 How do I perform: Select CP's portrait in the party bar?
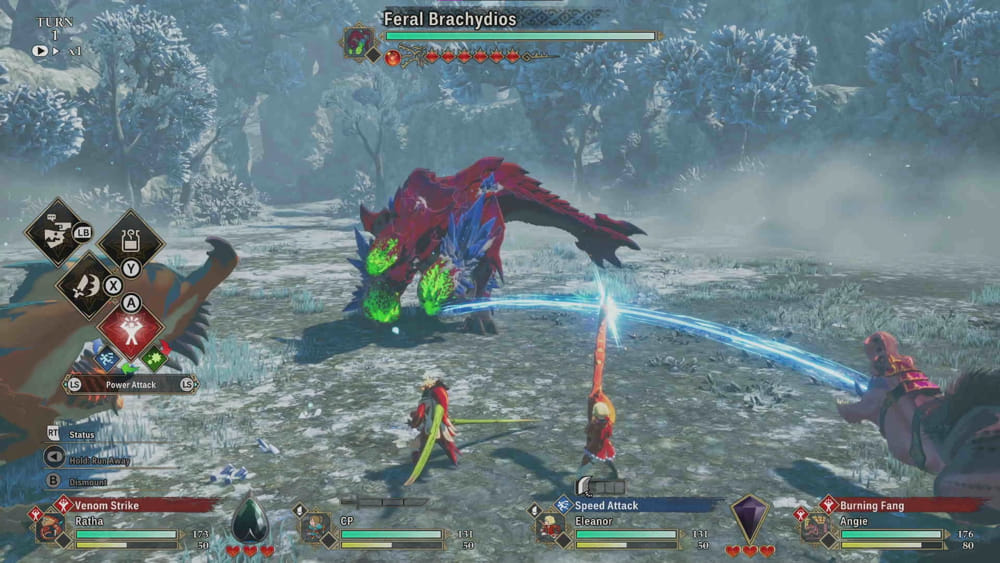(x=315, y=528)
